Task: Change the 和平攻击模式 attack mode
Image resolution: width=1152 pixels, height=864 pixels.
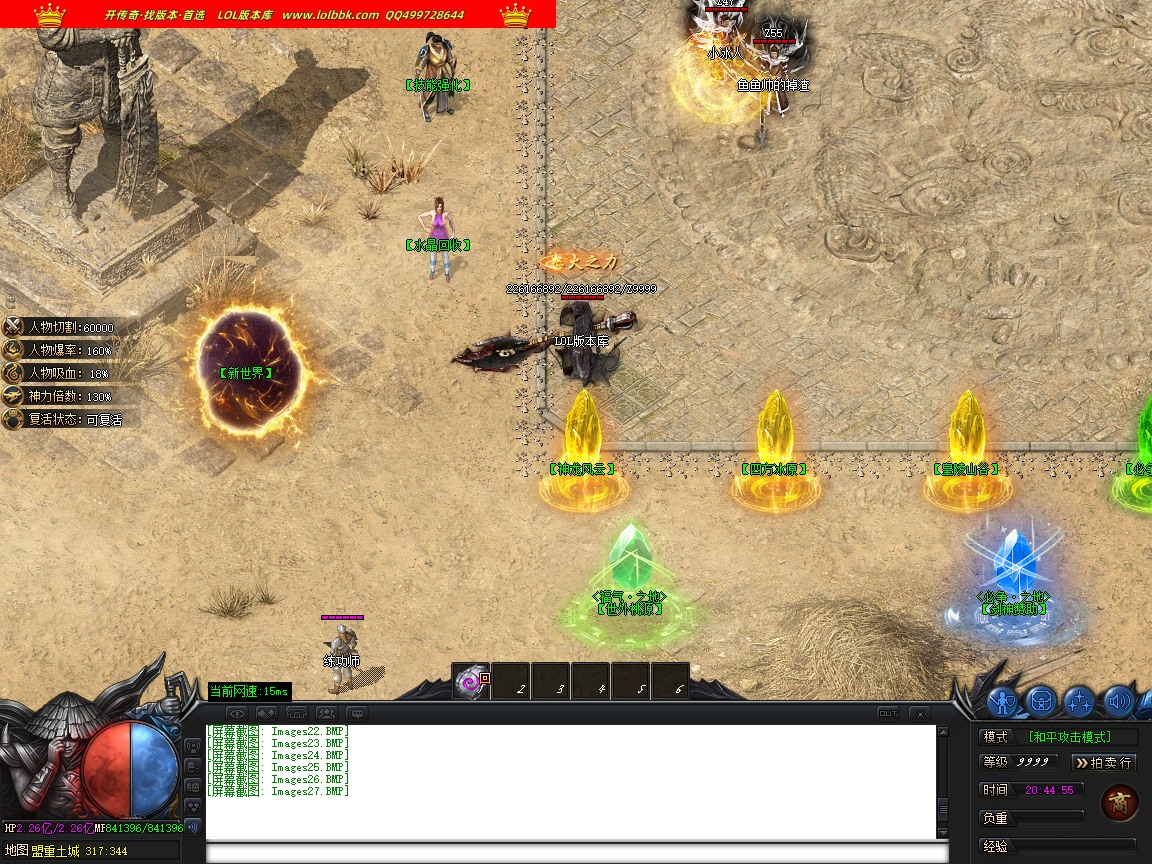Action: [1082, 737]
